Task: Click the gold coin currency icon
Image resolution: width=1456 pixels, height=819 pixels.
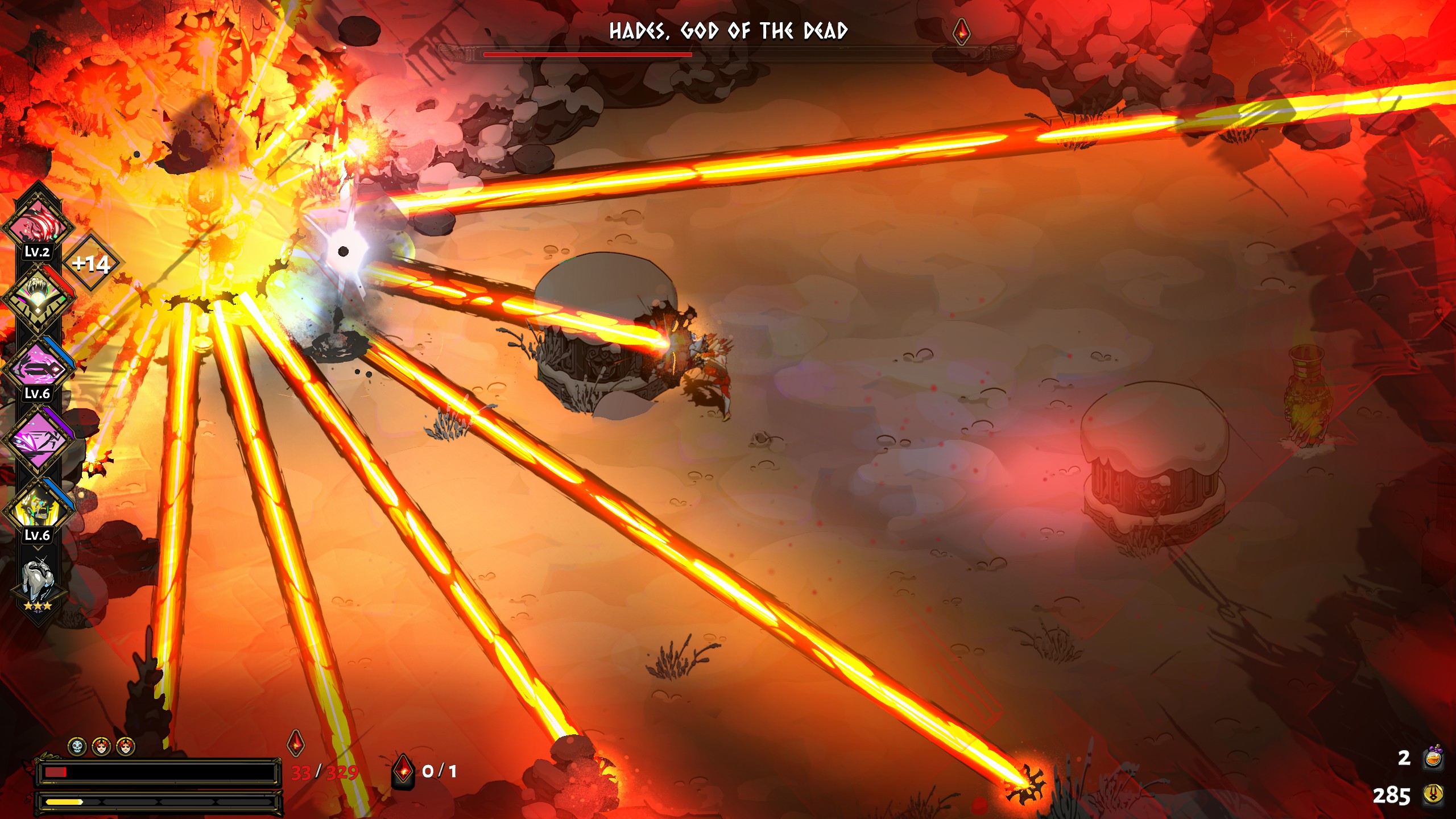Action: point(1433,795)
